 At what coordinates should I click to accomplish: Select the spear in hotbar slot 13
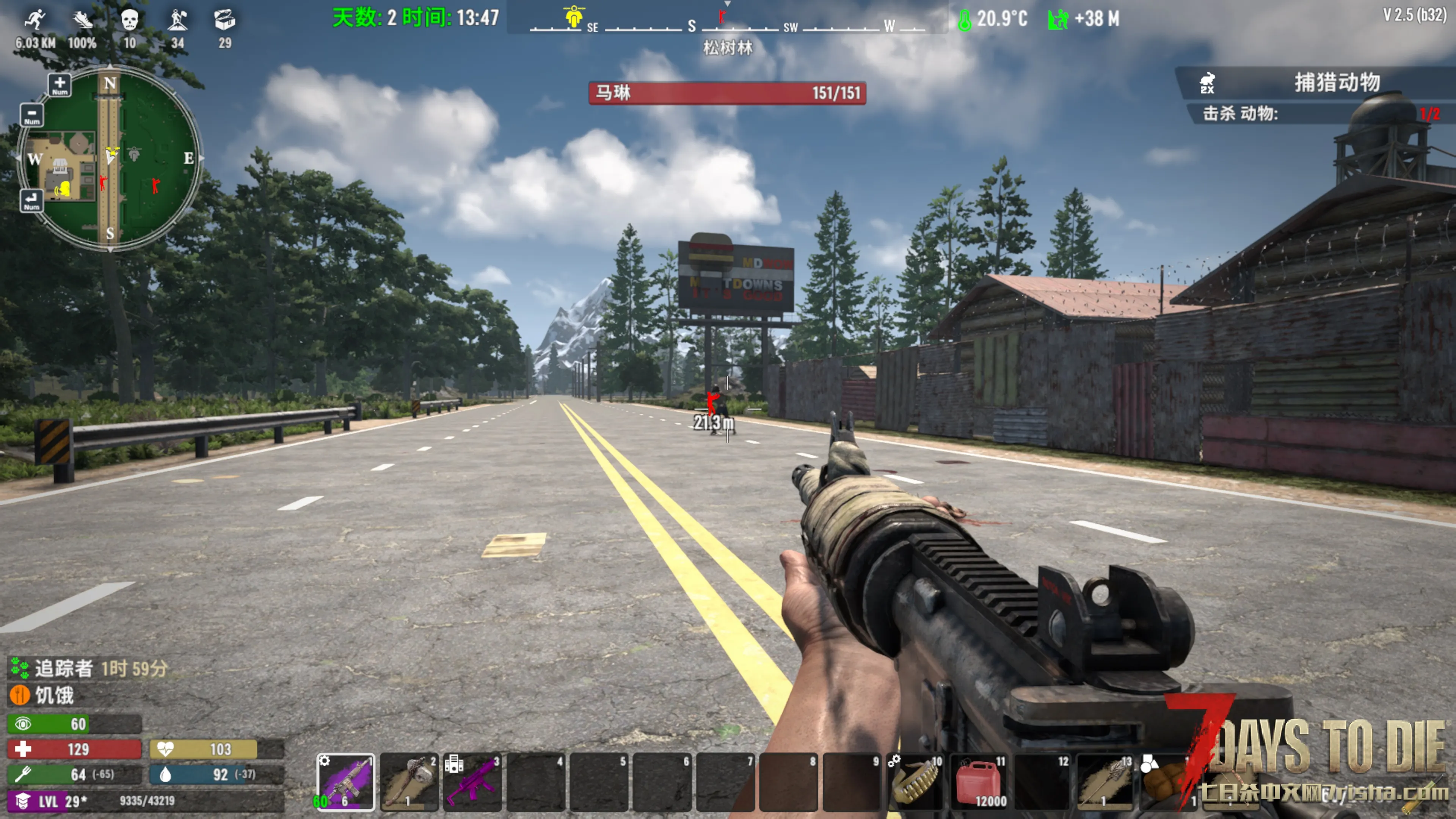pos(1105,782)
